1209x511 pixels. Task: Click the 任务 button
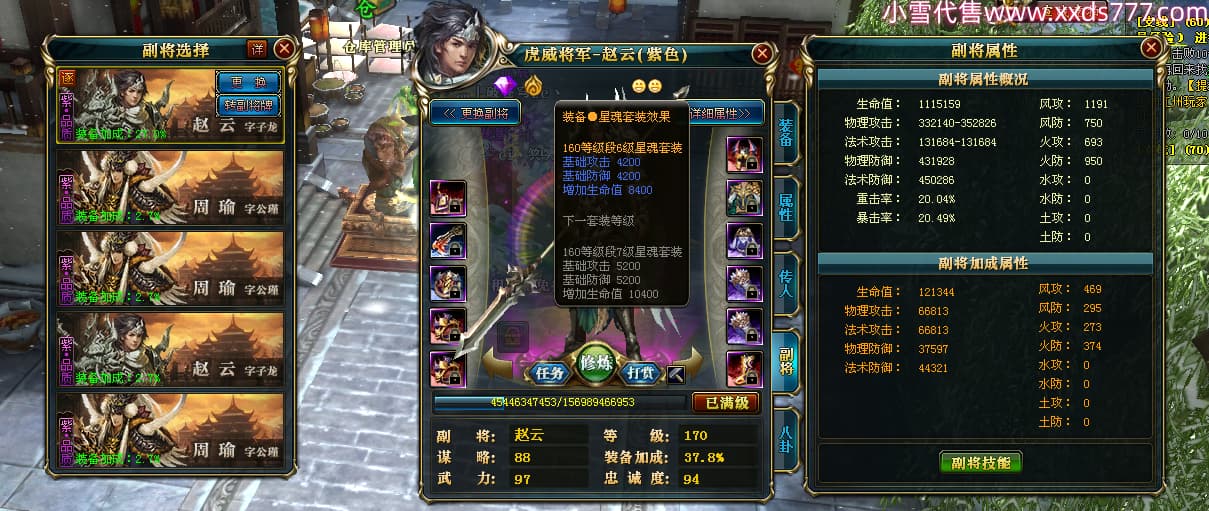[549, 372]
